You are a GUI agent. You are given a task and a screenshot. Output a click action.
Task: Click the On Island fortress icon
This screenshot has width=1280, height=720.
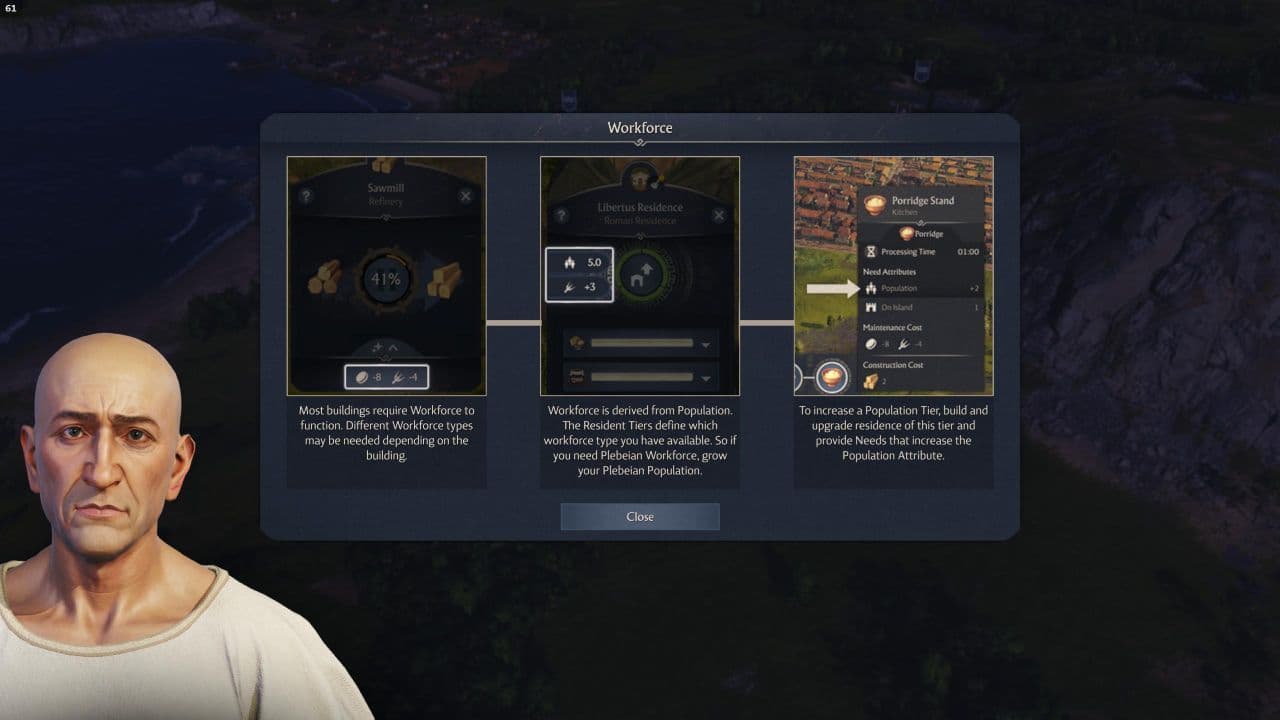[871, 308]
